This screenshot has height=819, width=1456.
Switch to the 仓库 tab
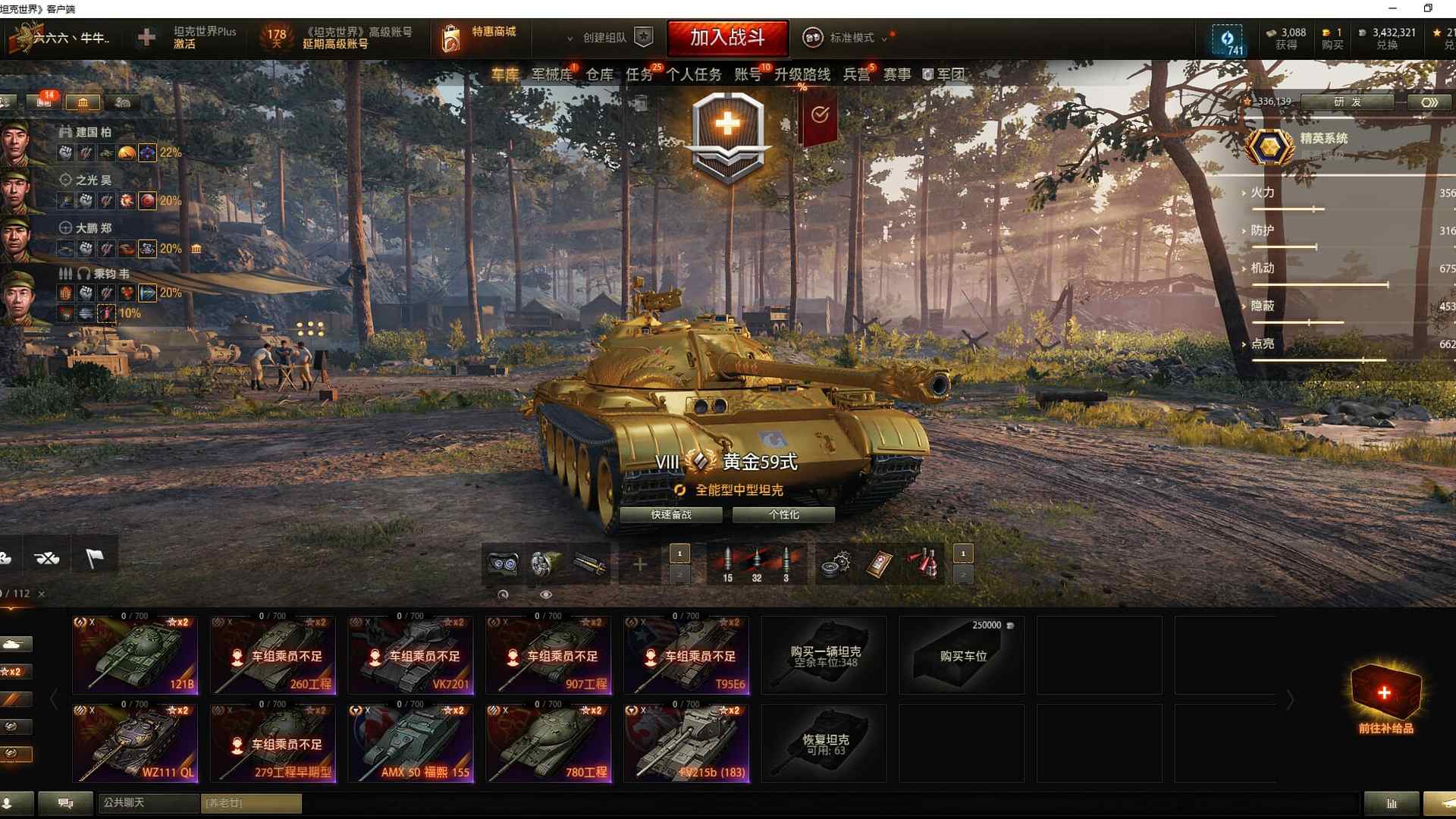[599, 74]
